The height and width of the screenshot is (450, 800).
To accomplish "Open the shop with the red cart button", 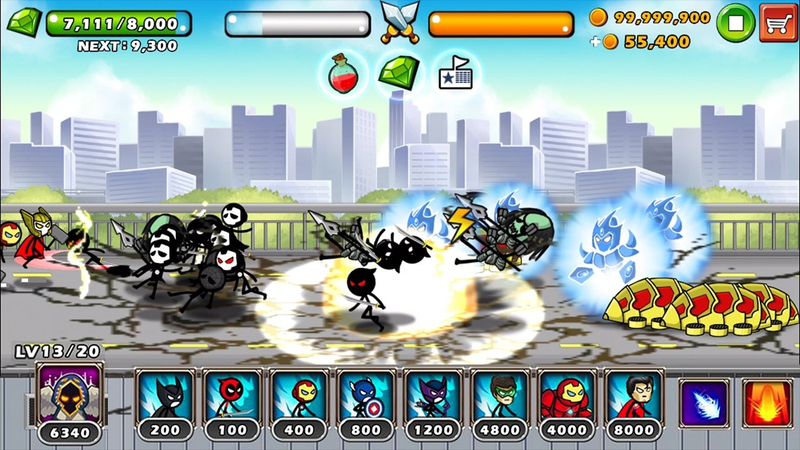I will click(x=776, y=21).
